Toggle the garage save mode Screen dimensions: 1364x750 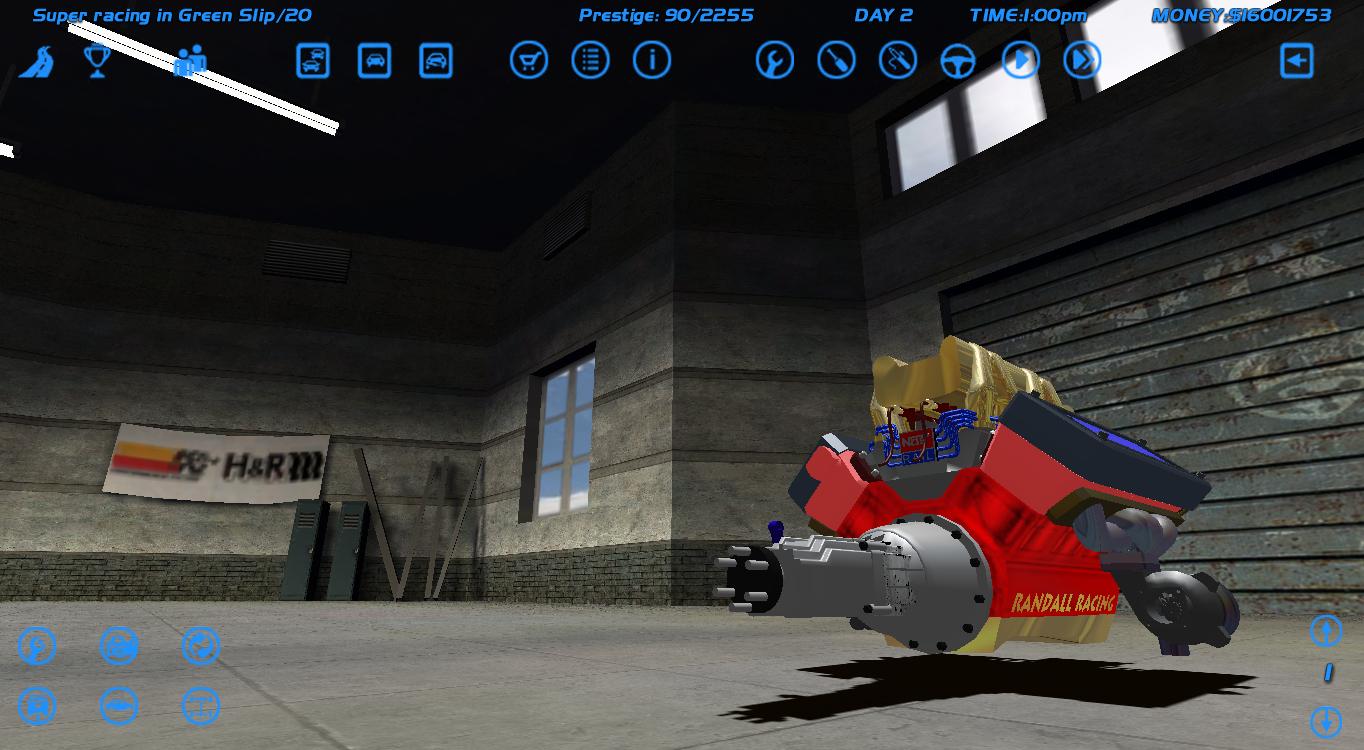36,705
